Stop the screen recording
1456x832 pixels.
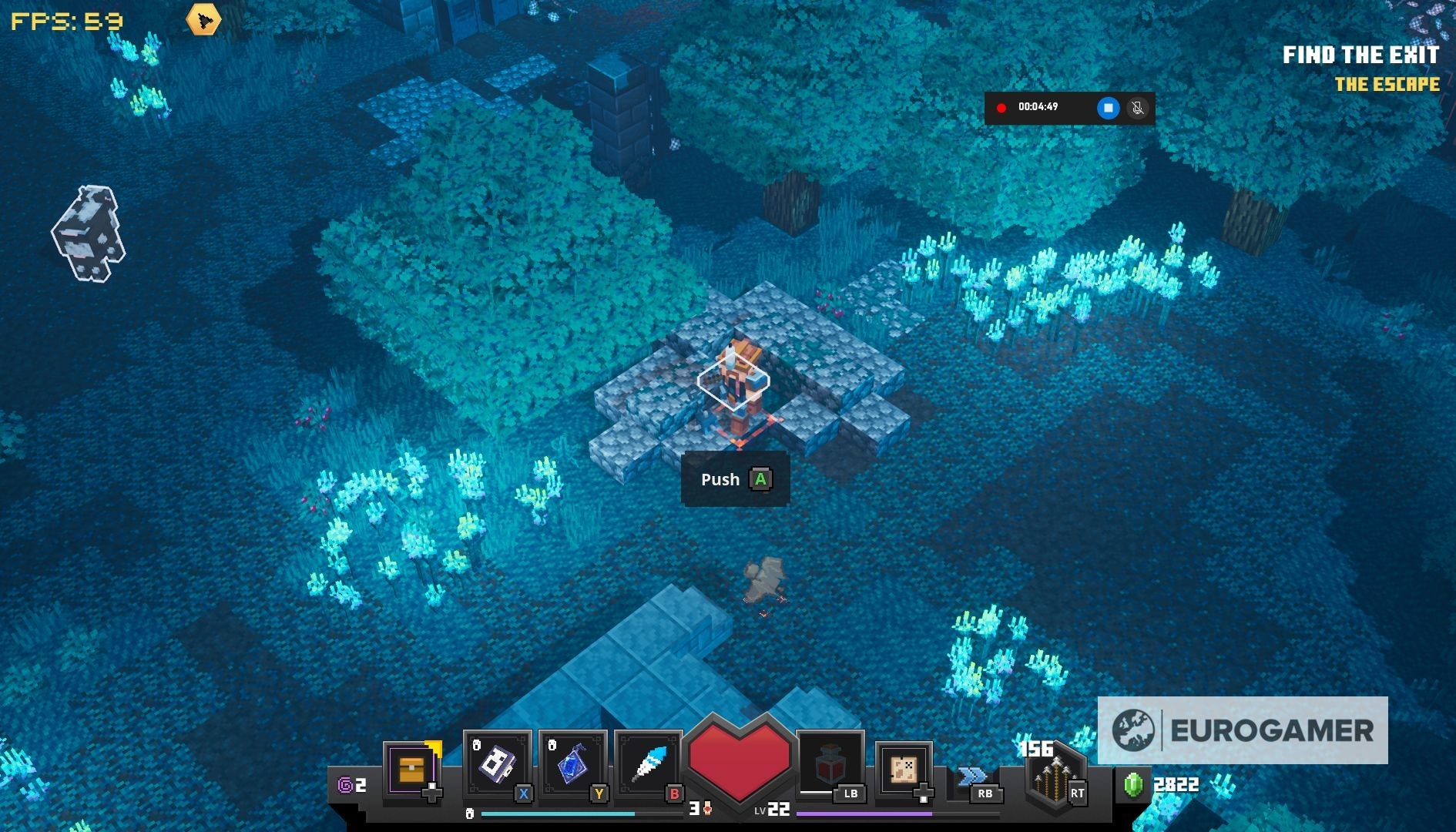coord(1108,108)
